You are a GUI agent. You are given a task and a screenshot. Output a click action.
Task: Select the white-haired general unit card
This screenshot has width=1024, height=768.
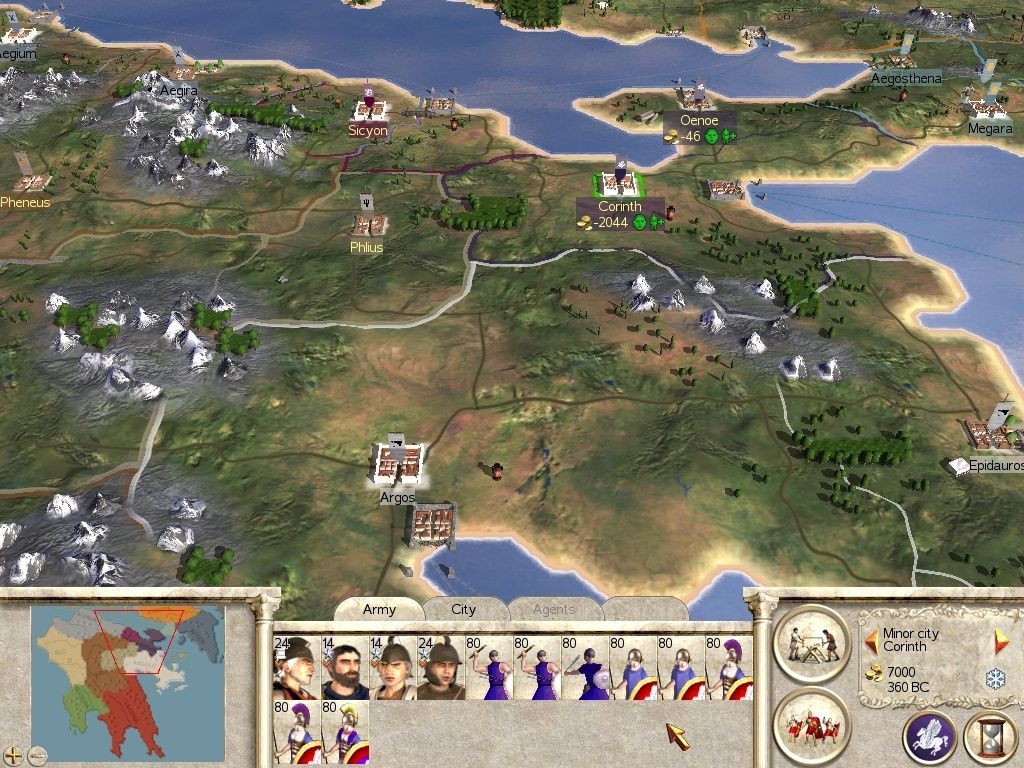(296, 667)
